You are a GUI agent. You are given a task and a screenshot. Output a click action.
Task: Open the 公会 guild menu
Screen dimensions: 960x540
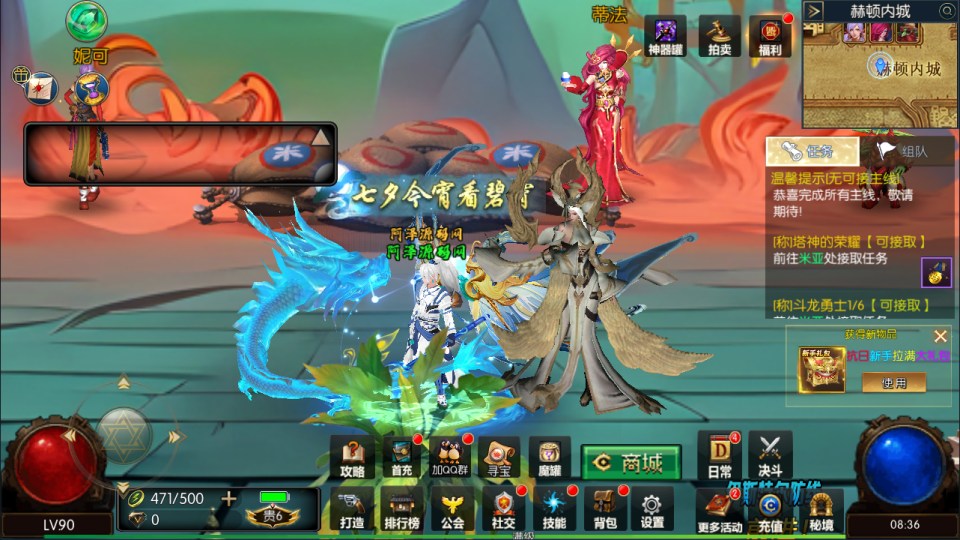click(x=453, y=508)
